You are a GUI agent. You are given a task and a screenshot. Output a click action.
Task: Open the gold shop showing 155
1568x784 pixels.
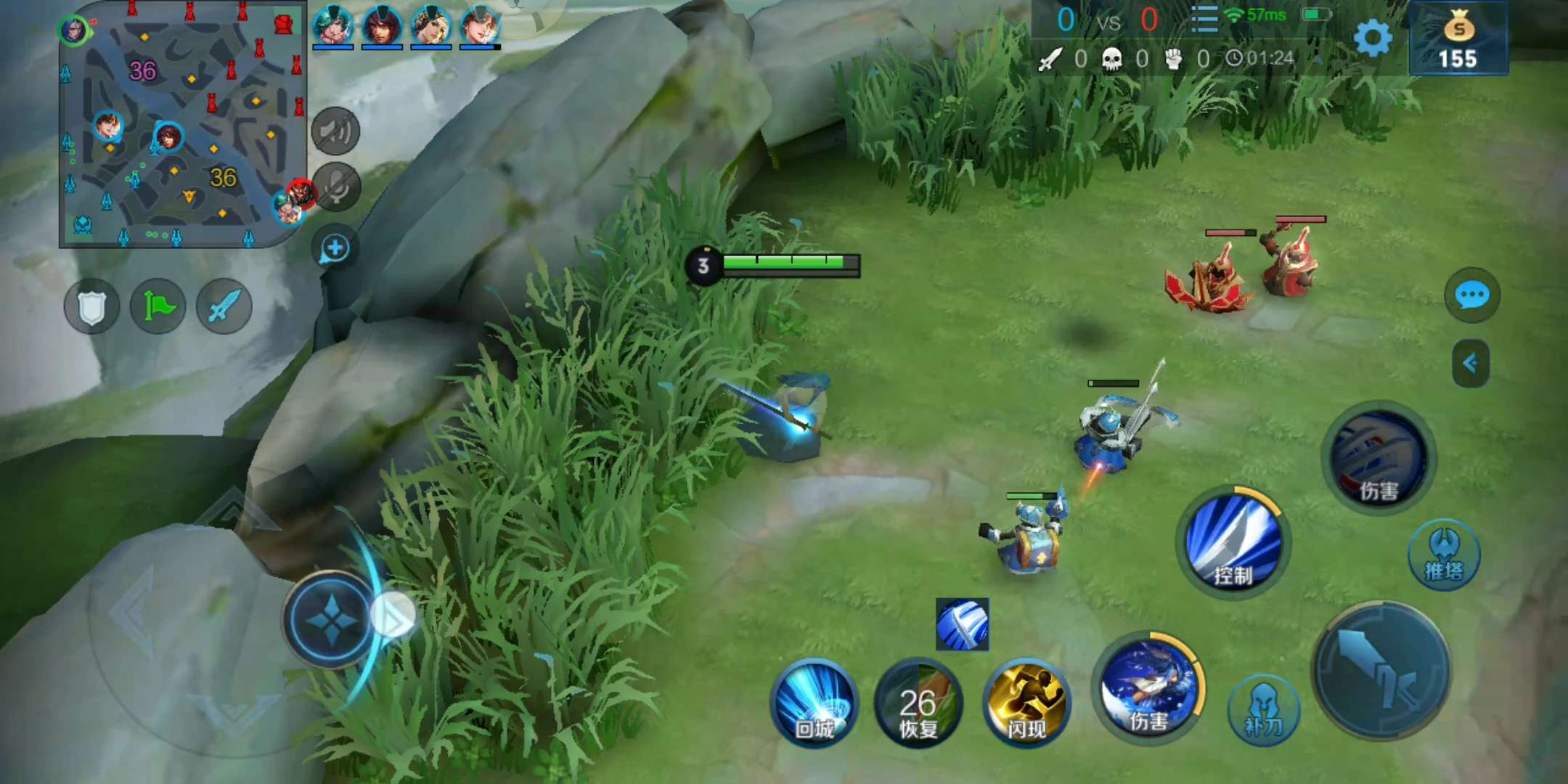coord(1458,39)
